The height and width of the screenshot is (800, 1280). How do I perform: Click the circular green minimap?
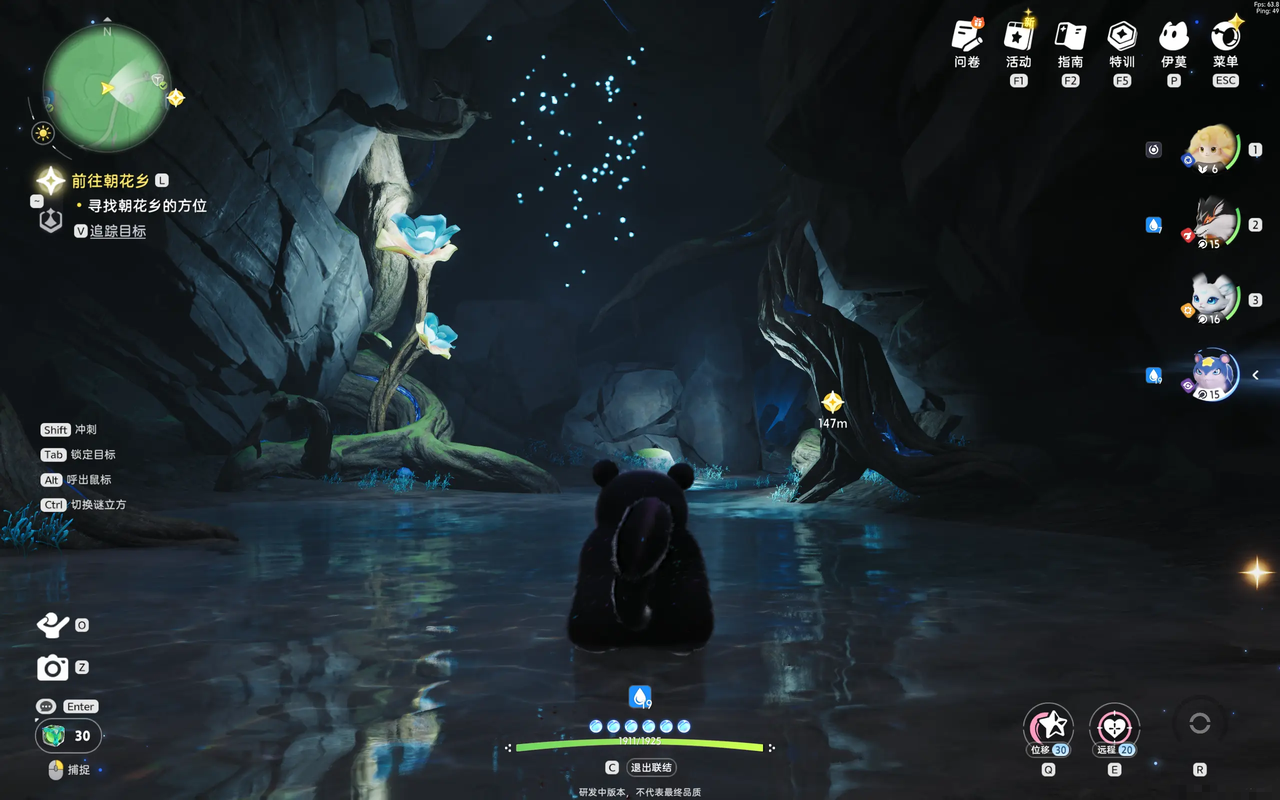pos(106,88)
